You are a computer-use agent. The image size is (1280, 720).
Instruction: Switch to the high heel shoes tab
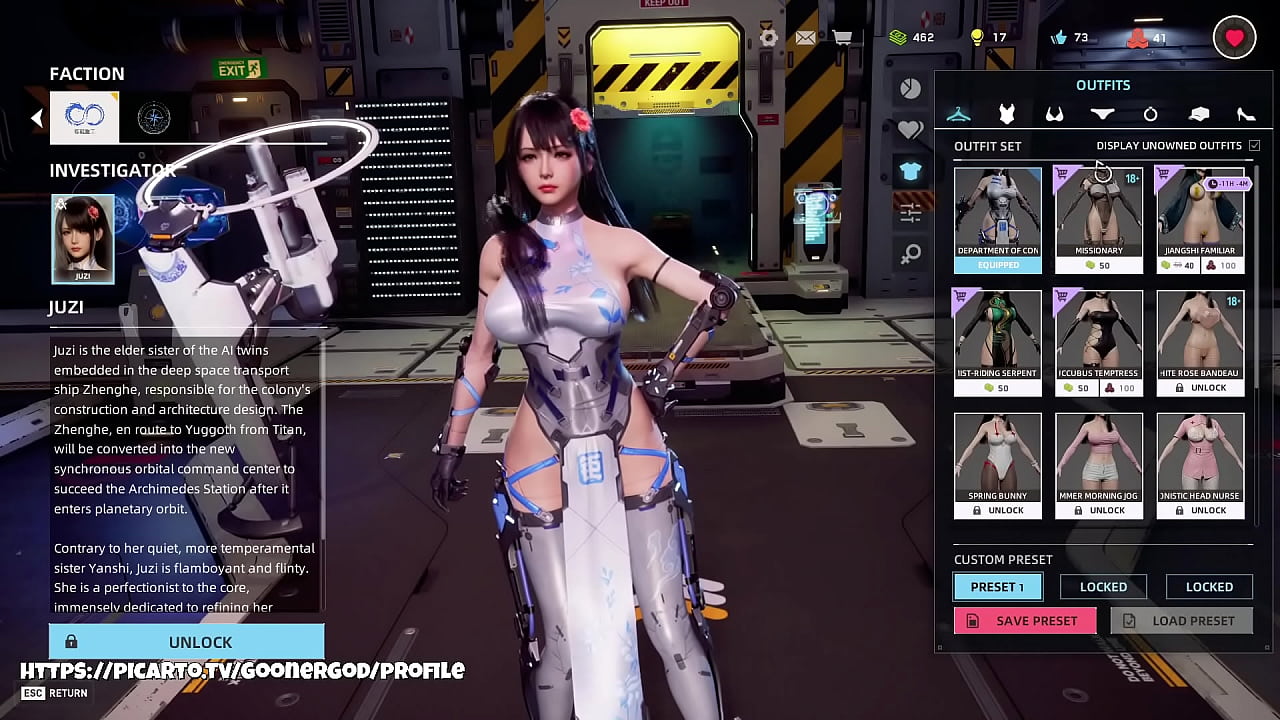point(1246,114)
